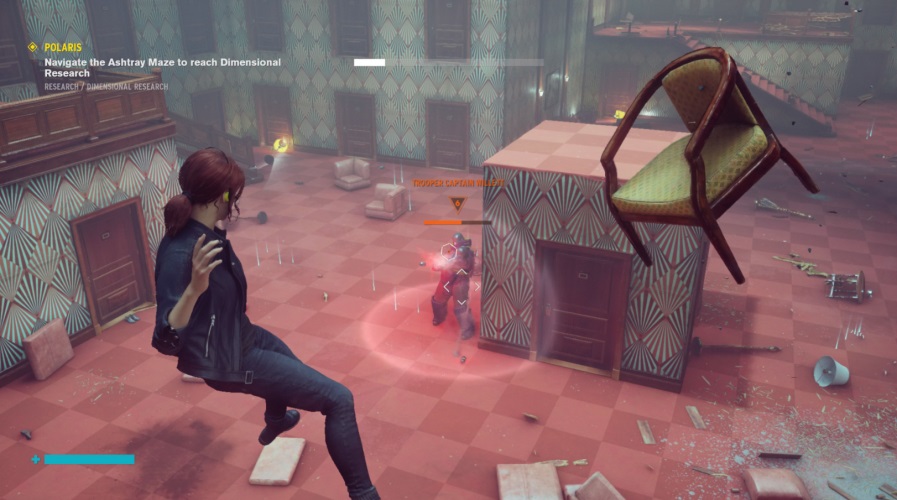The width and height of the screenshot is (897, 500).
Task: Click the yellow mission icon beside POLARIS
Action: point(32,47)
